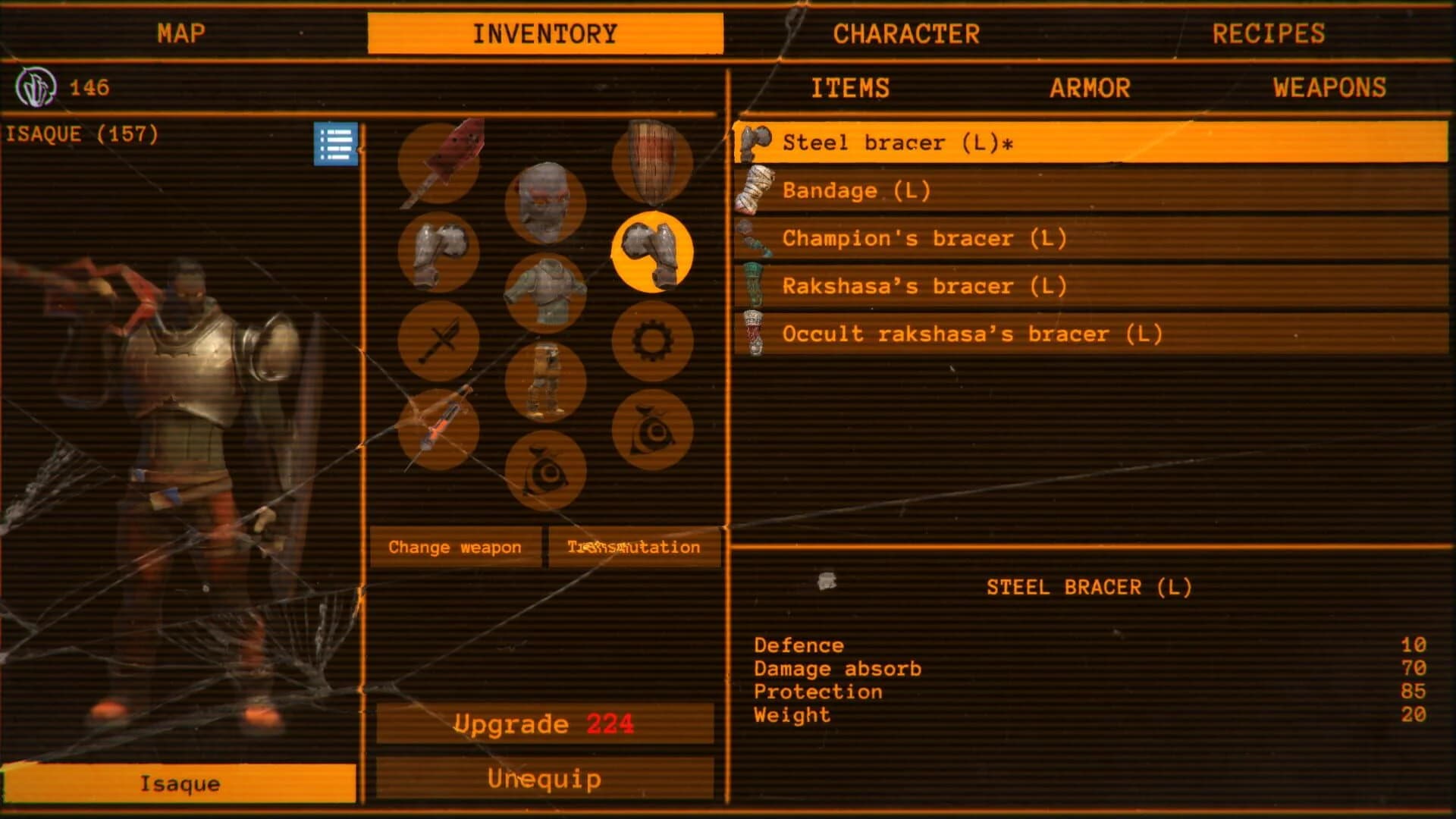
Task: Click the shield equipment slot
Action: click(654, 165)
